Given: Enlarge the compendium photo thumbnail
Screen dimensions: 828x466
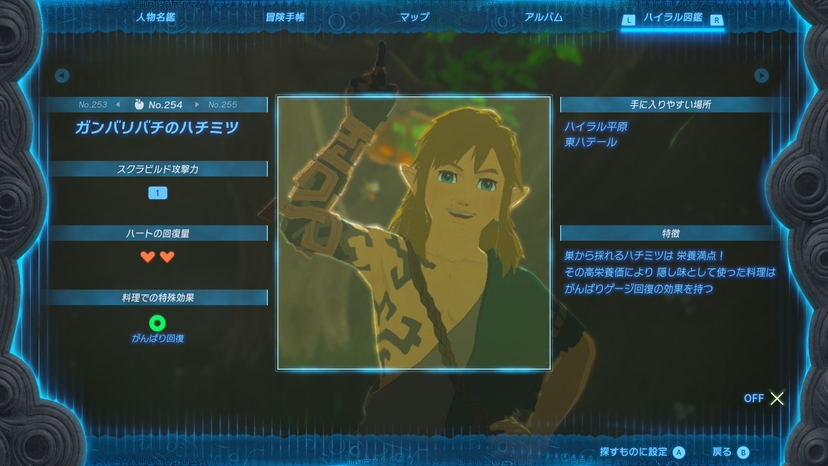Looking at the screenshot, I should point(414,233).
